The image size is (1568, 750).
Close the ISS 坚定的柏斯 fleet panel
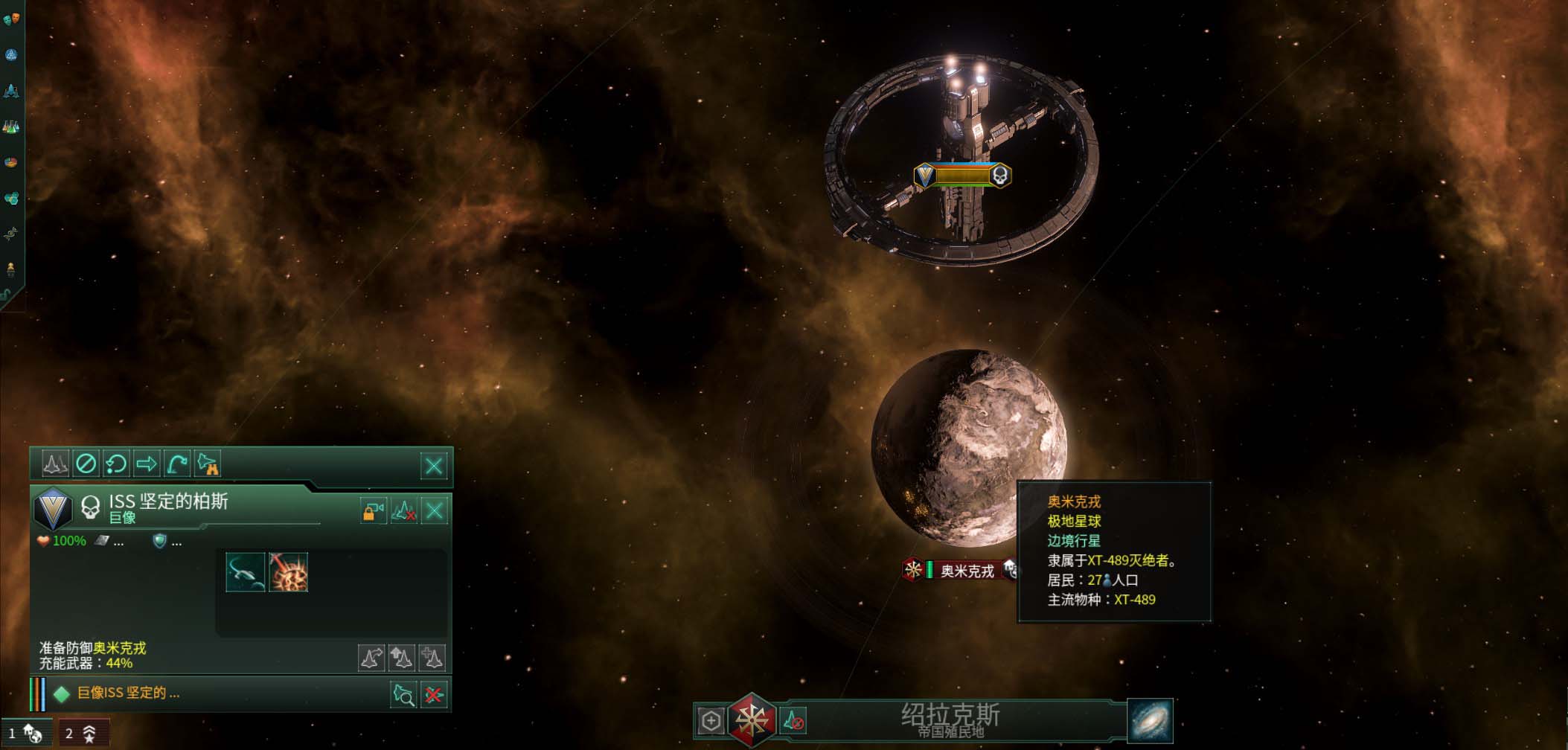[435, 511]
